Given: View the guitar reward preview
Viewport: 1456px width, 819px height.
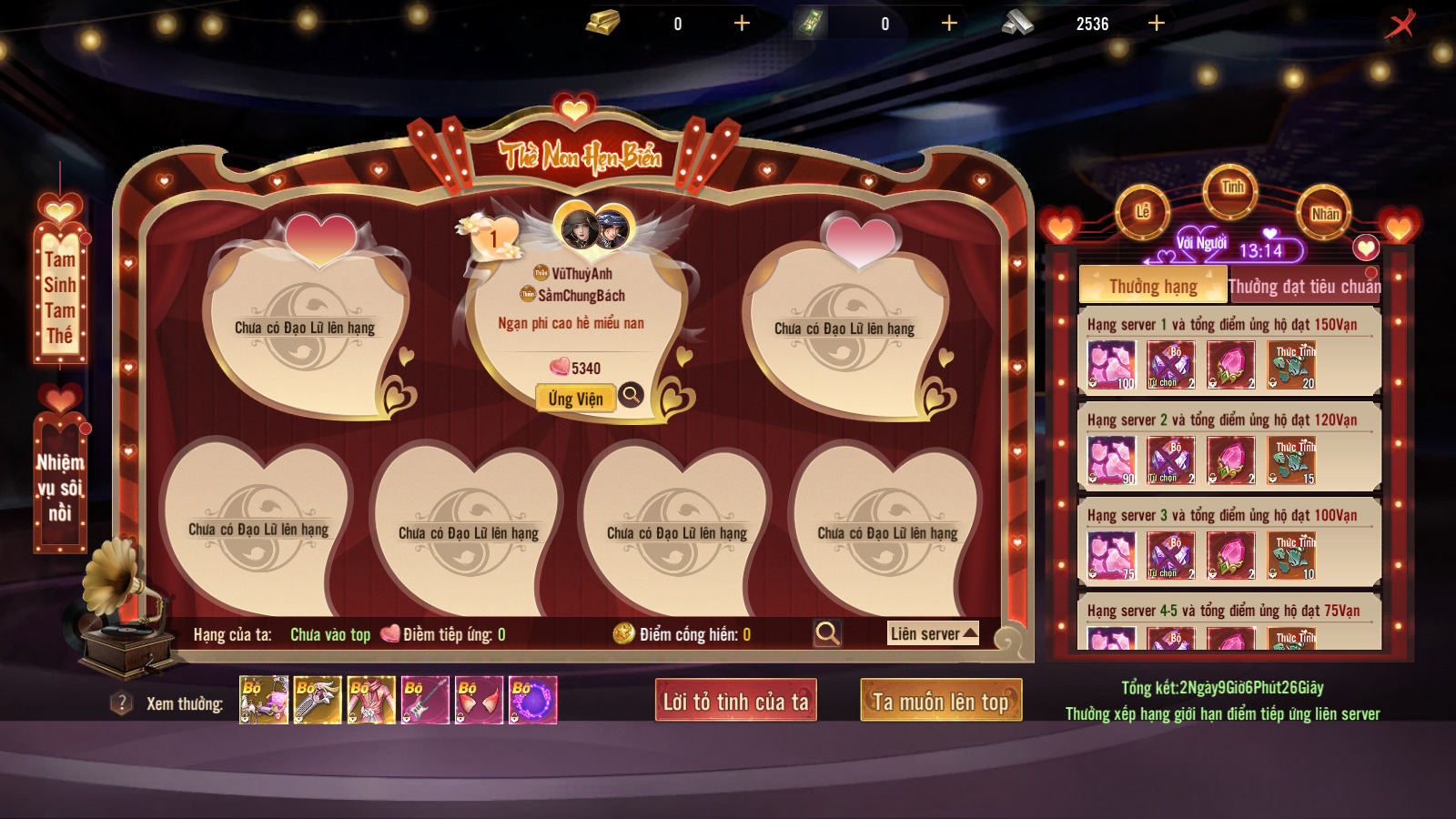Looking at the screenshot, I should coord(425,700).
